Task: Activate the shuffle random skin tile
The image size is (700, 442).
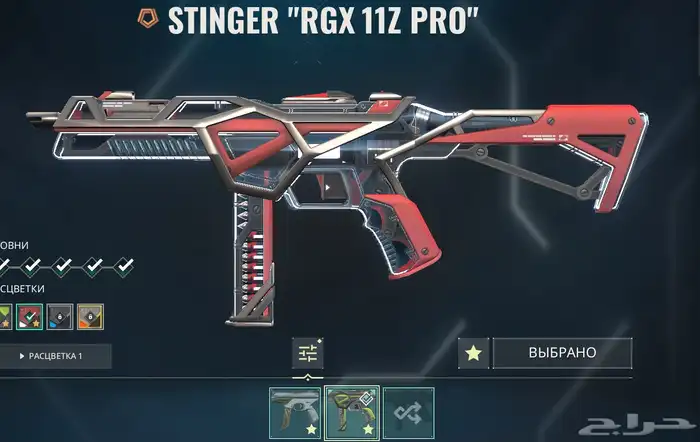Action: [408, 413]
